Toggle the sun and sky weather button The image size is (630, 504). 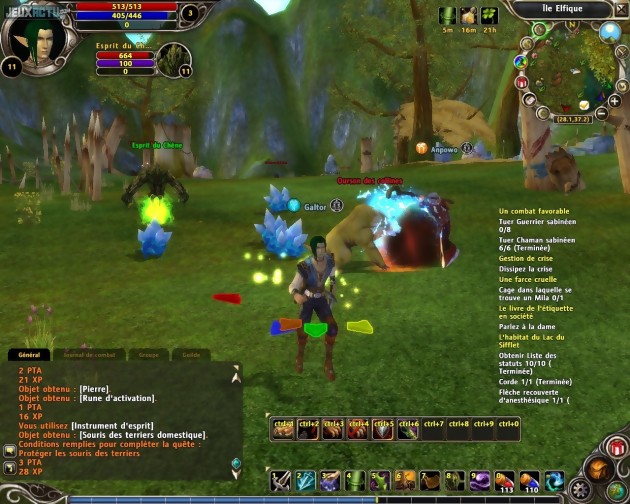[x=611, y=32]
